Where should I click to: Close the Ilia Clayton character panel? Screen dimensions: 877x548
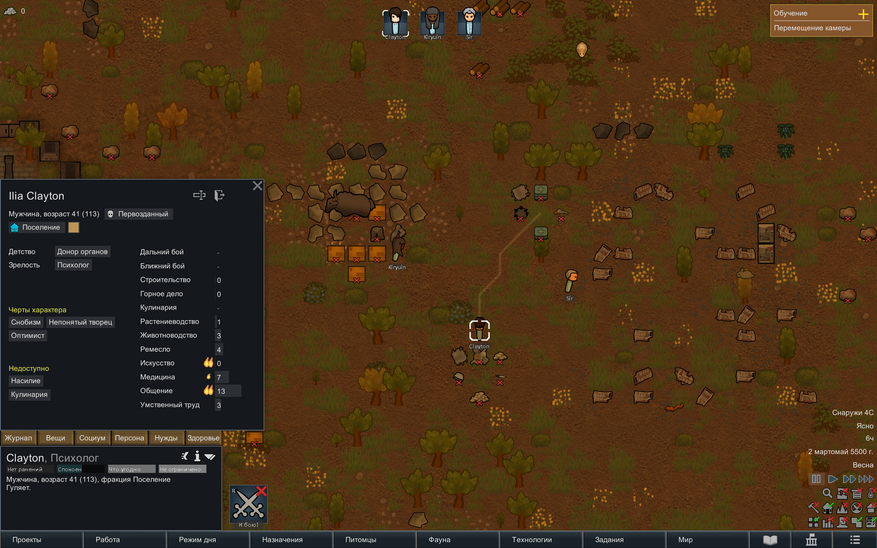click(x=257, y=186)
